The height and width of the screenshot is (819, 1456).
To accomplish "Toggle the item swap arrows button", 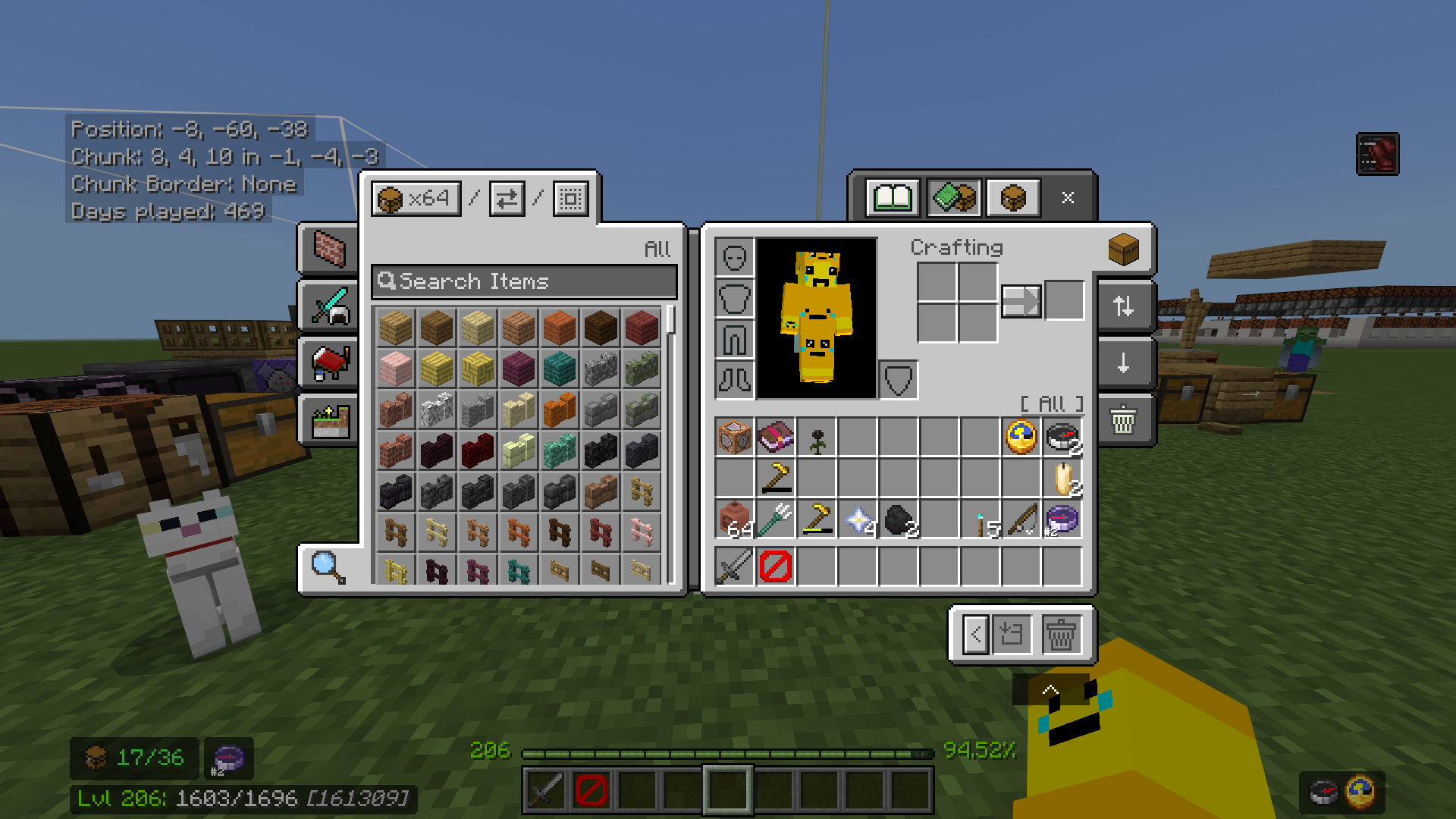I will [x=506, y=198].
